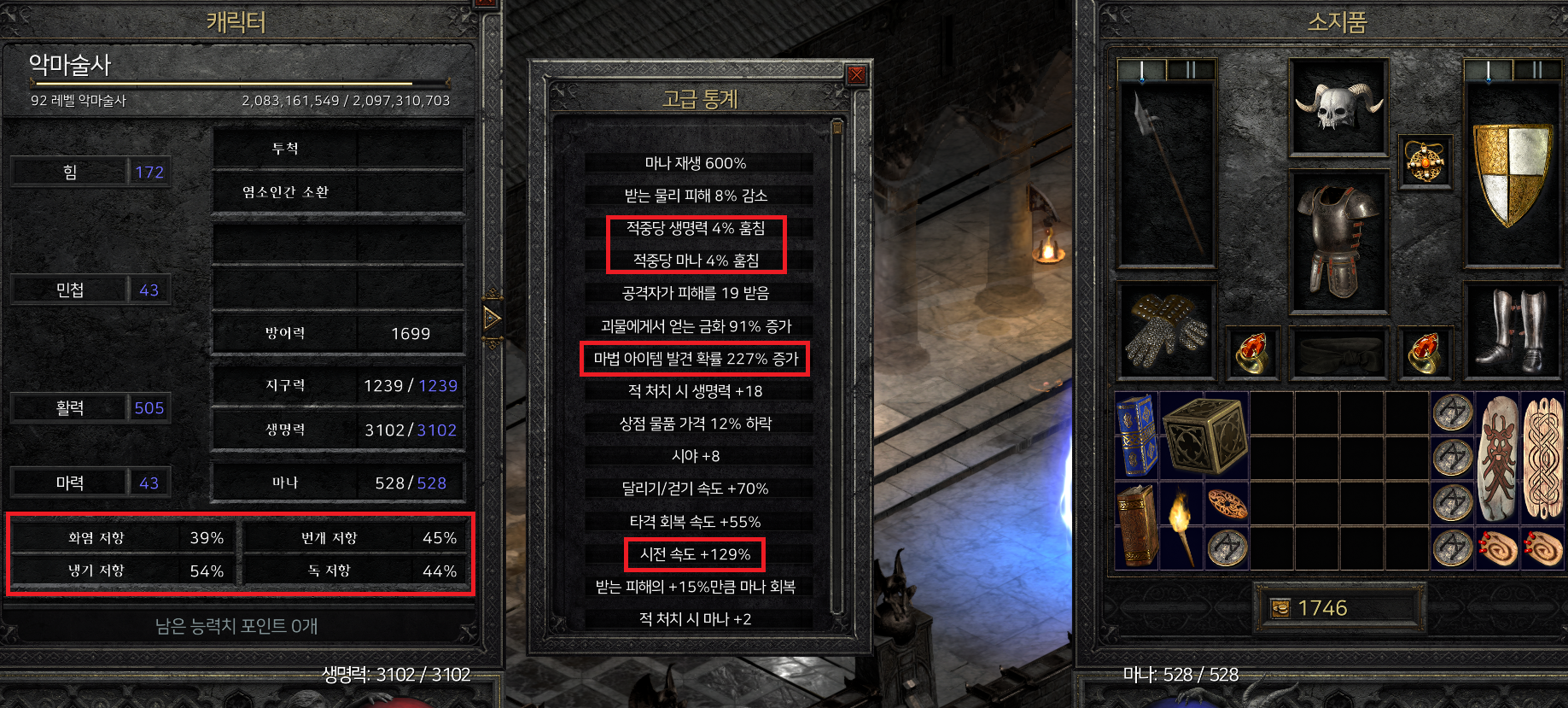
Task: Toggle the advanced stats arrow button
Action: point(492,319)
